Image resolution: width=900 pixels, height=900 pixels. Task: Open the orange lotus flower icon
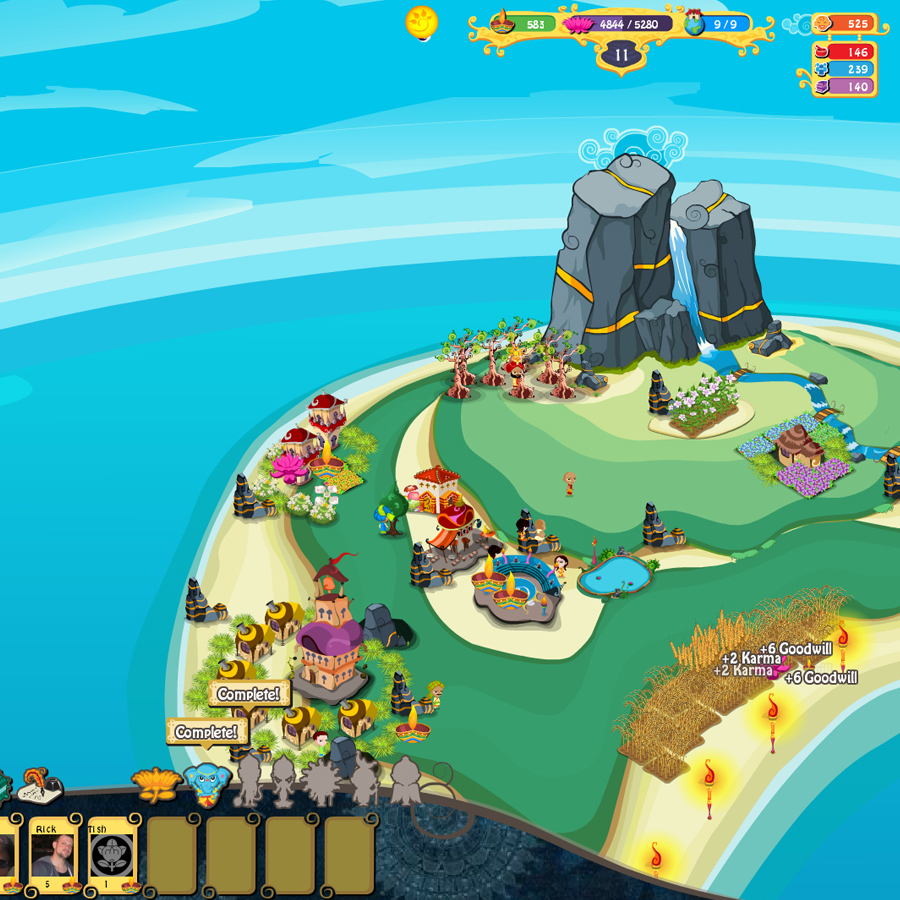(156, 783)
